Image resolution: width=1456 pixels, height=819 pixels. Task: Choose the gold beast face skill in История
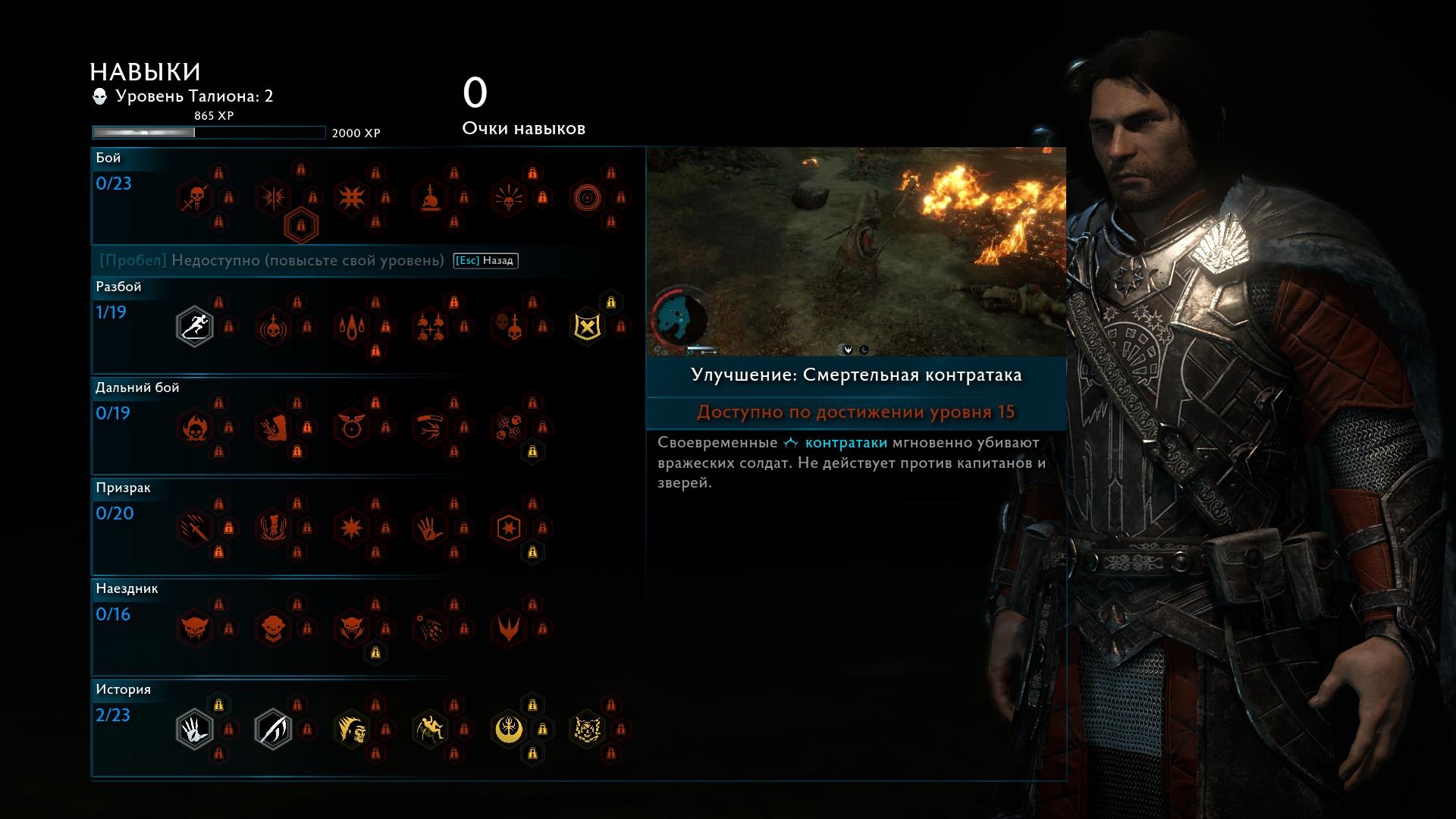click(587, 730)
